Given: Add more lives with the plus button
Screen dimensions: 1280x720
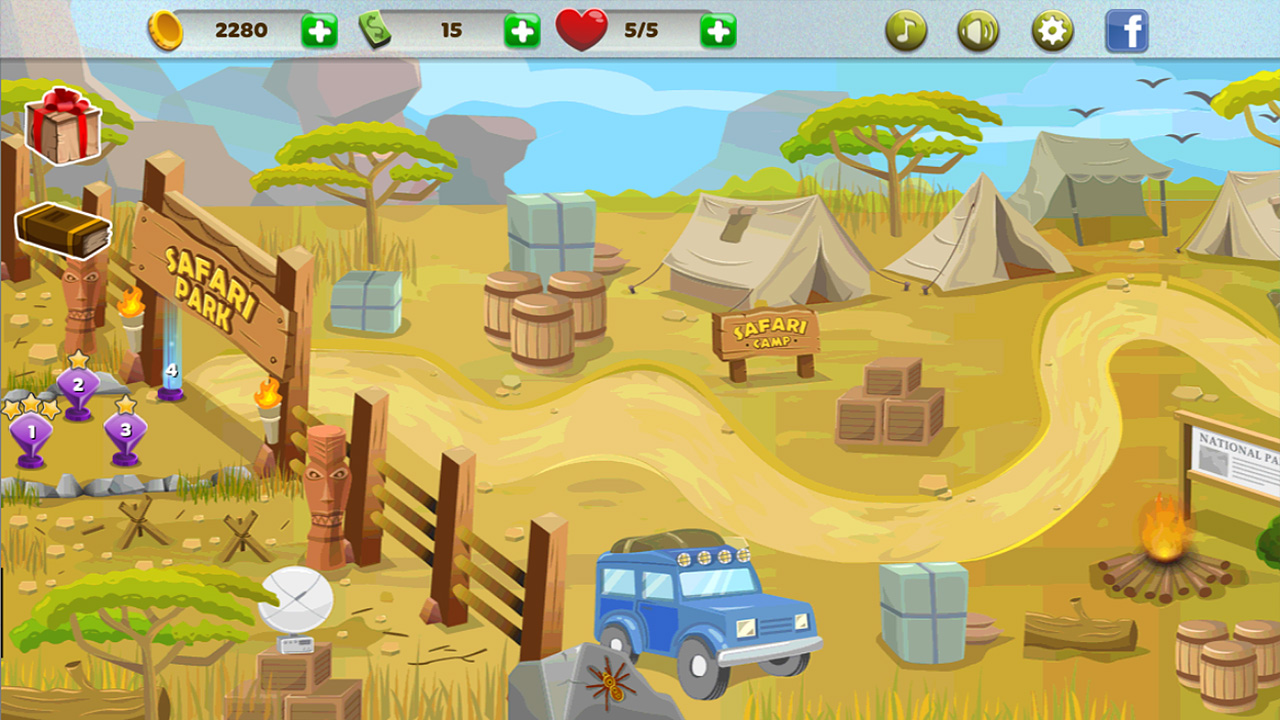Looking at the screenshot, I should tap(718, 30).
